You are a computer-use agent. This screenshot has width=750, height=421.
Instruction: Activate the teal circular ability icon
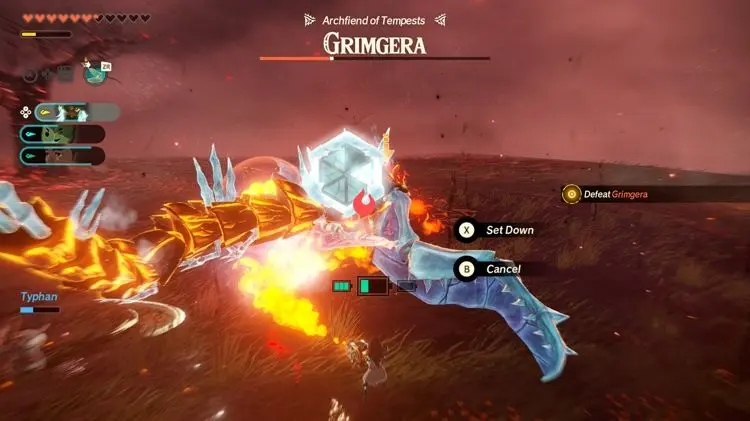tap(97, 73)
